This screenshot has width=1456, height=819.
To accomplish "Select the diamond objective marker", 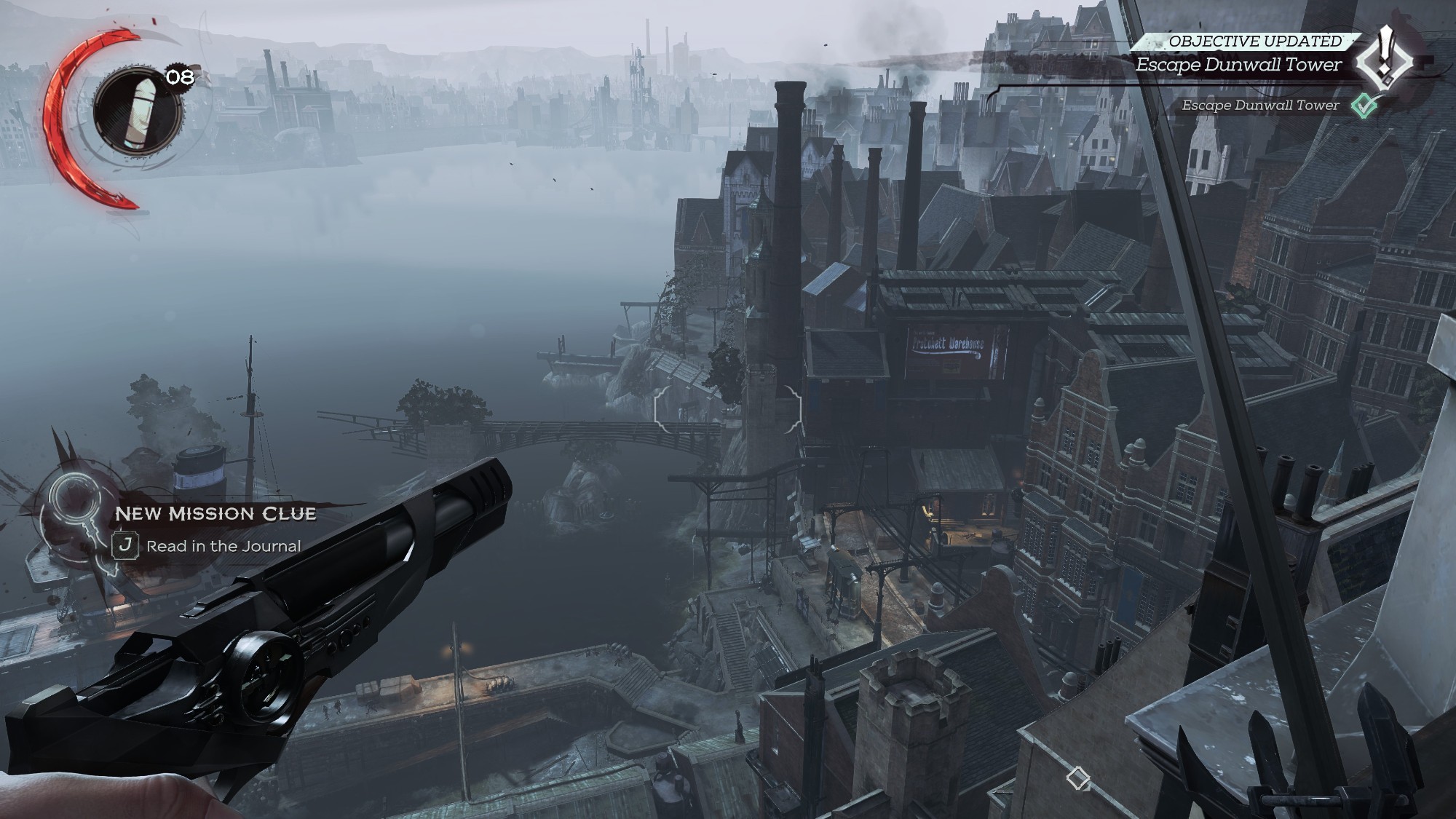I will tap(1077, 778).
